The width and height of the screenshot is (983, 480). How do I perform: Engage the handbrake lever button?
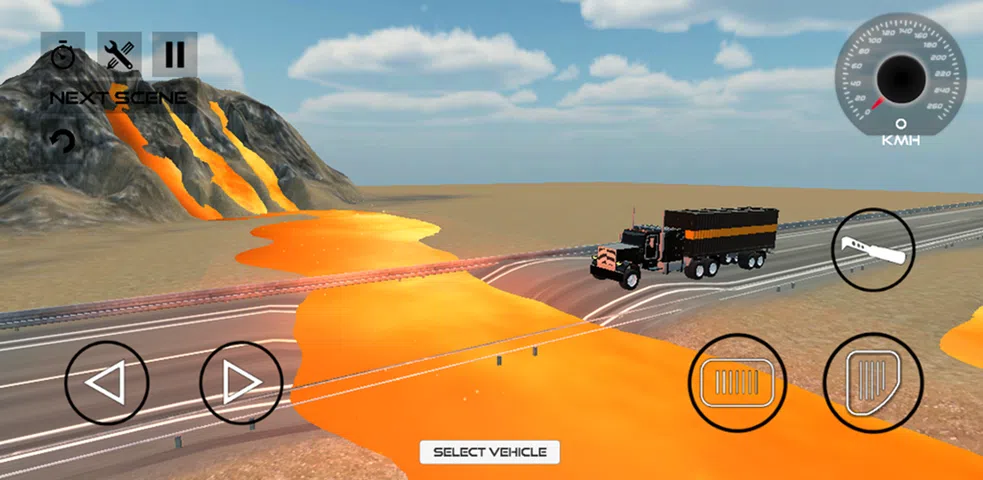point(873,250)
